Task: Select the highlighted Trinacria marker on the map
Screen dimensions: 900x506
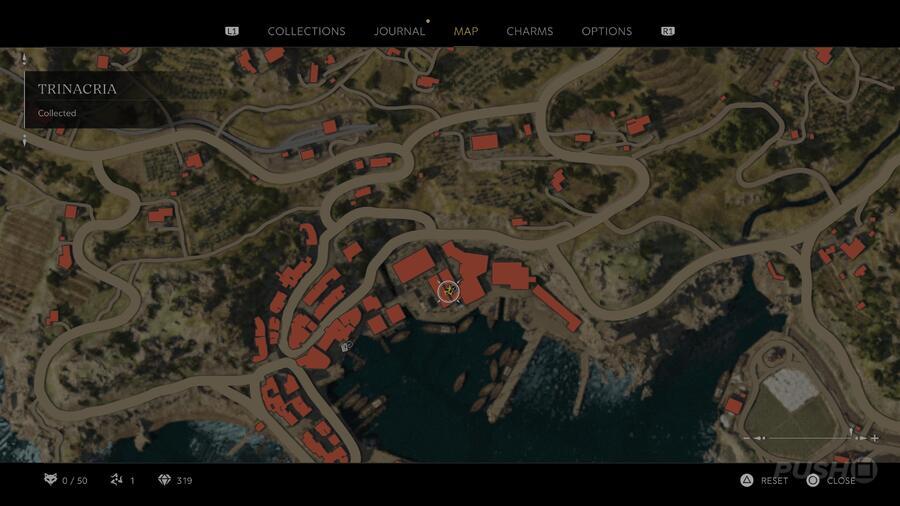Action: pyautogui.click(x=450, y=291)
